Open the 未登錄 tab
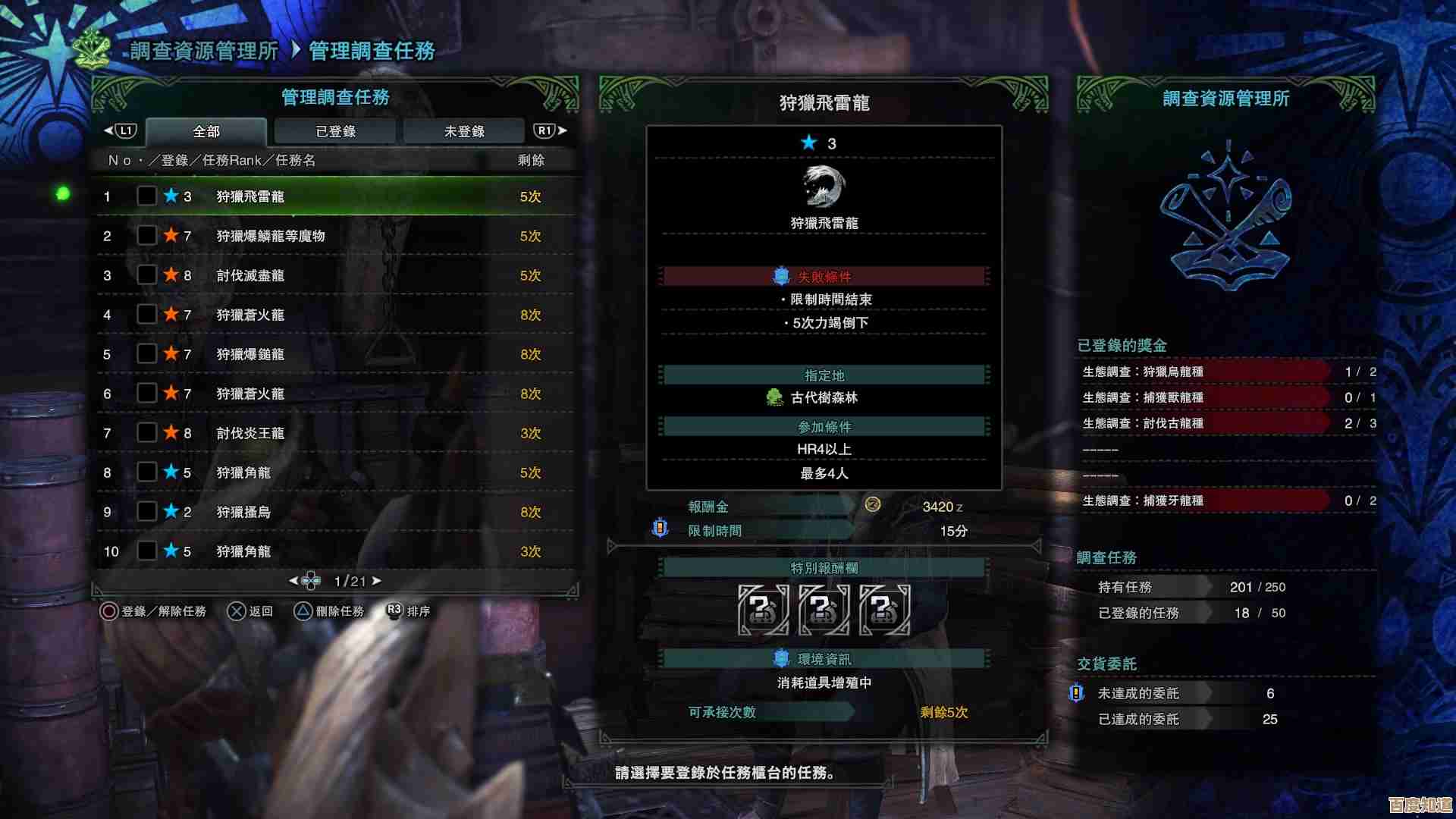Image resolution: width=1456 pixels, height=819 pixels. 463,130
